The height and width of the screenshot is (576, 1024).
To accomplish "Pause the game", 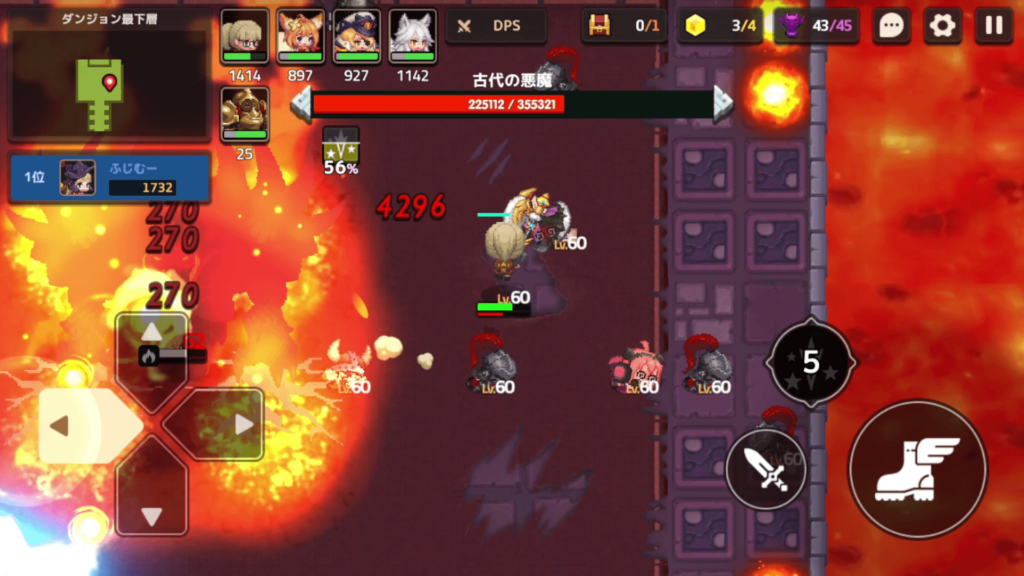I will [x=993, y=26].
